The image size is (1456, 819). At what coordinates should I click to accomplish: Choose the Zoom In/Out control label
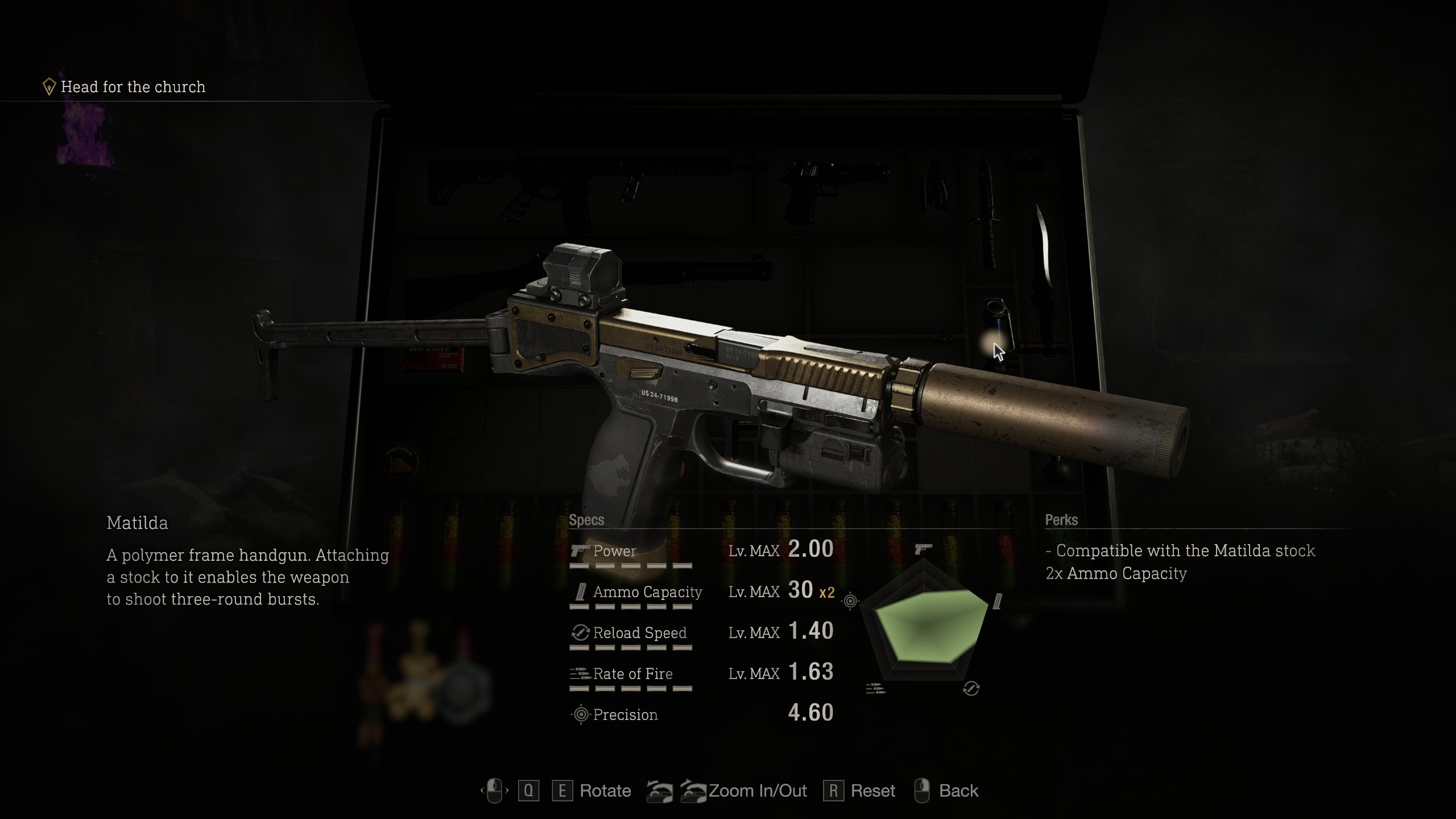point(758,791)
